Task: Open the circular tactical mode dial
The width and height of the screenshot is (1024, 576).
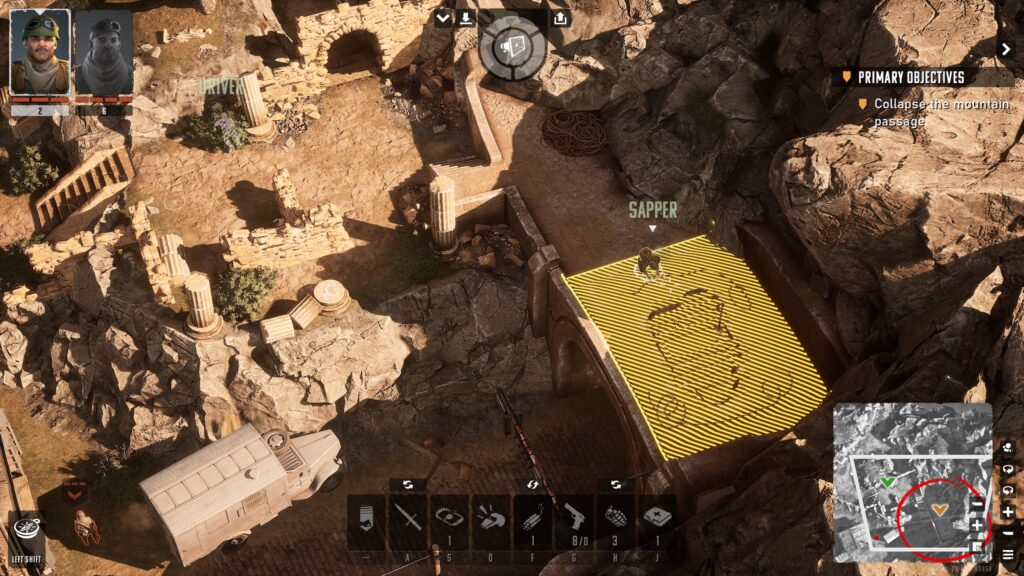Action: click(x=512, y=47)
